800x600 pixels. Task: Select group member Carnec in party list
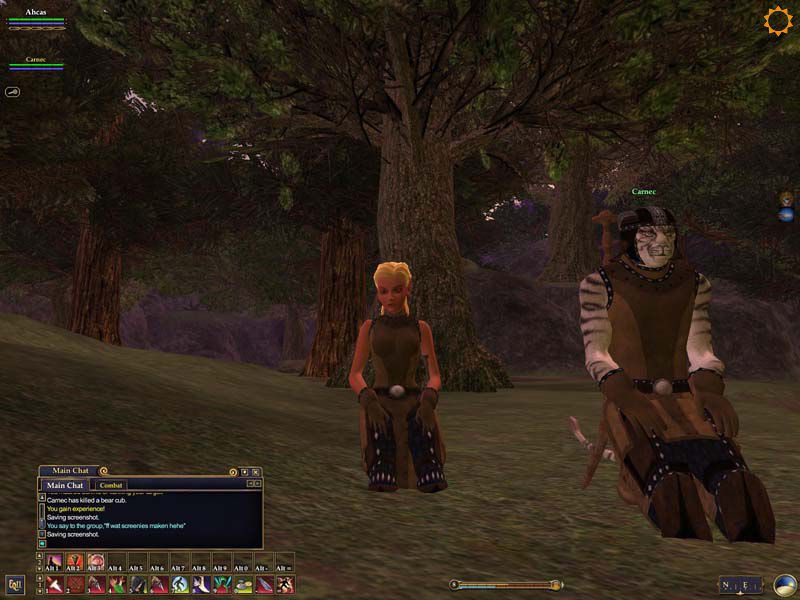coord(36,61)
